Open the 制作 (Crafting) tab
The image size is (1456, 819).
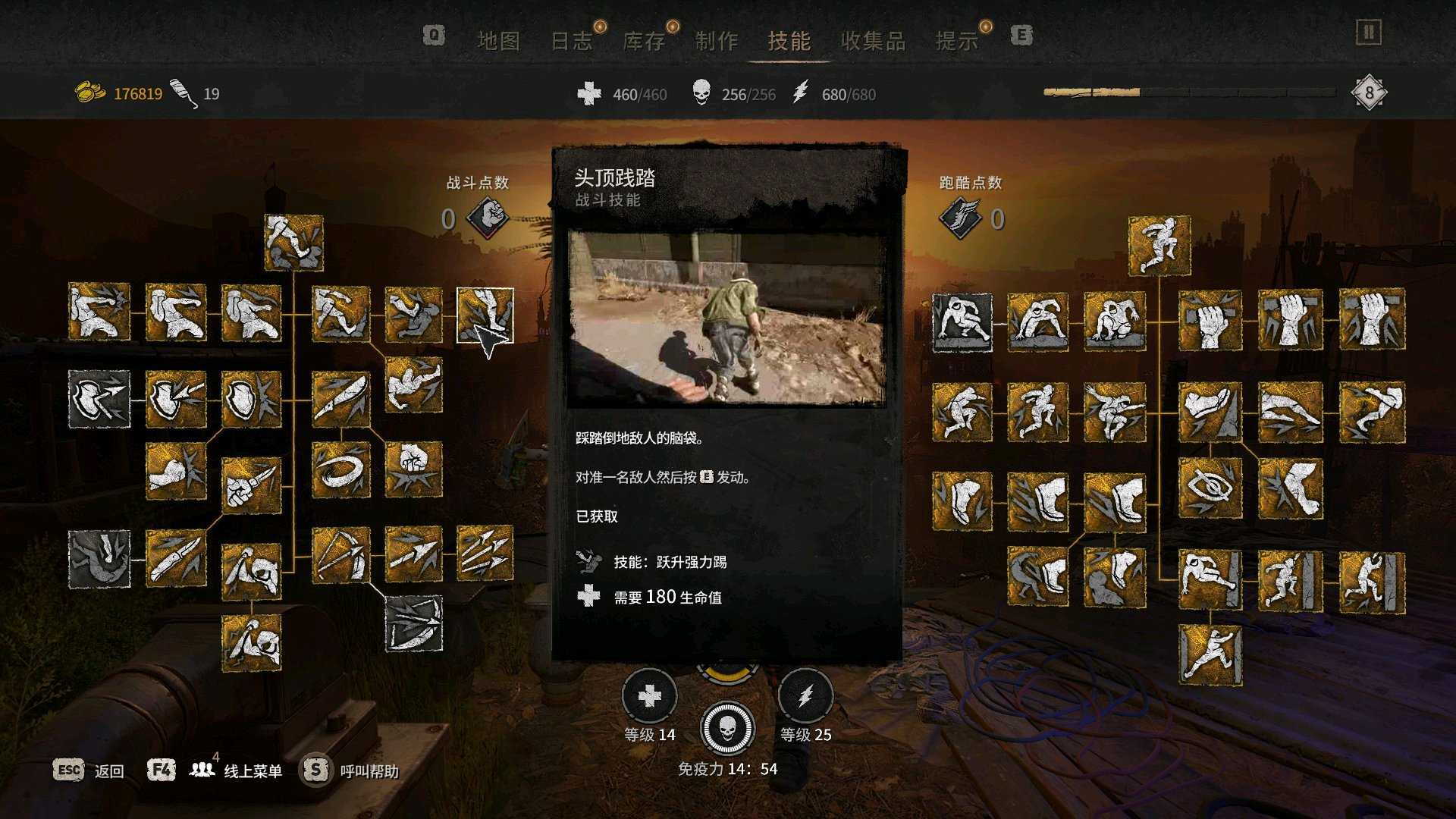pyautogui.click(x=717, y=41)
